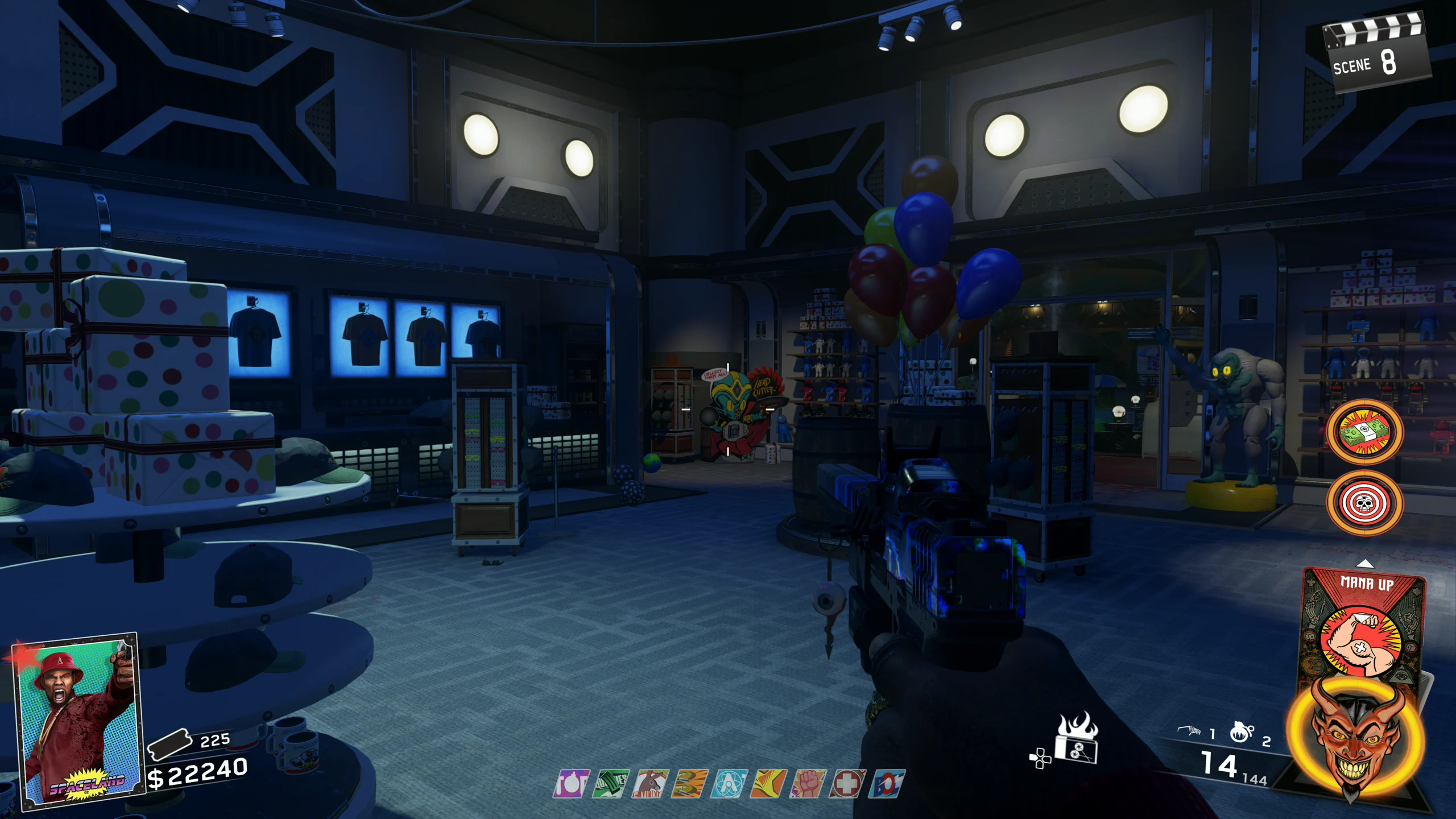This screenshot has height=819, width=1456.
Task: Click the raised fist perk icon
Action: (808, 784)
